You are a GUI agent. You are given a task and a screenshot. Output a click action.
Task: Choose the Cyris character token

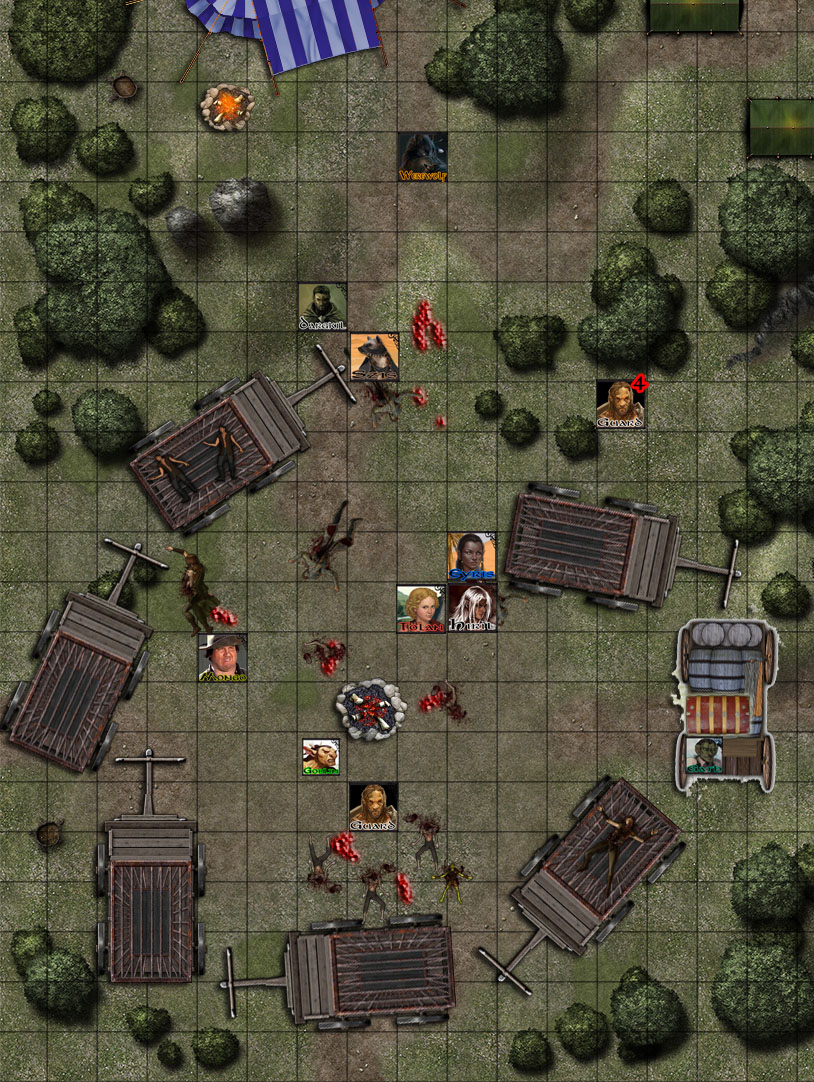472,556
